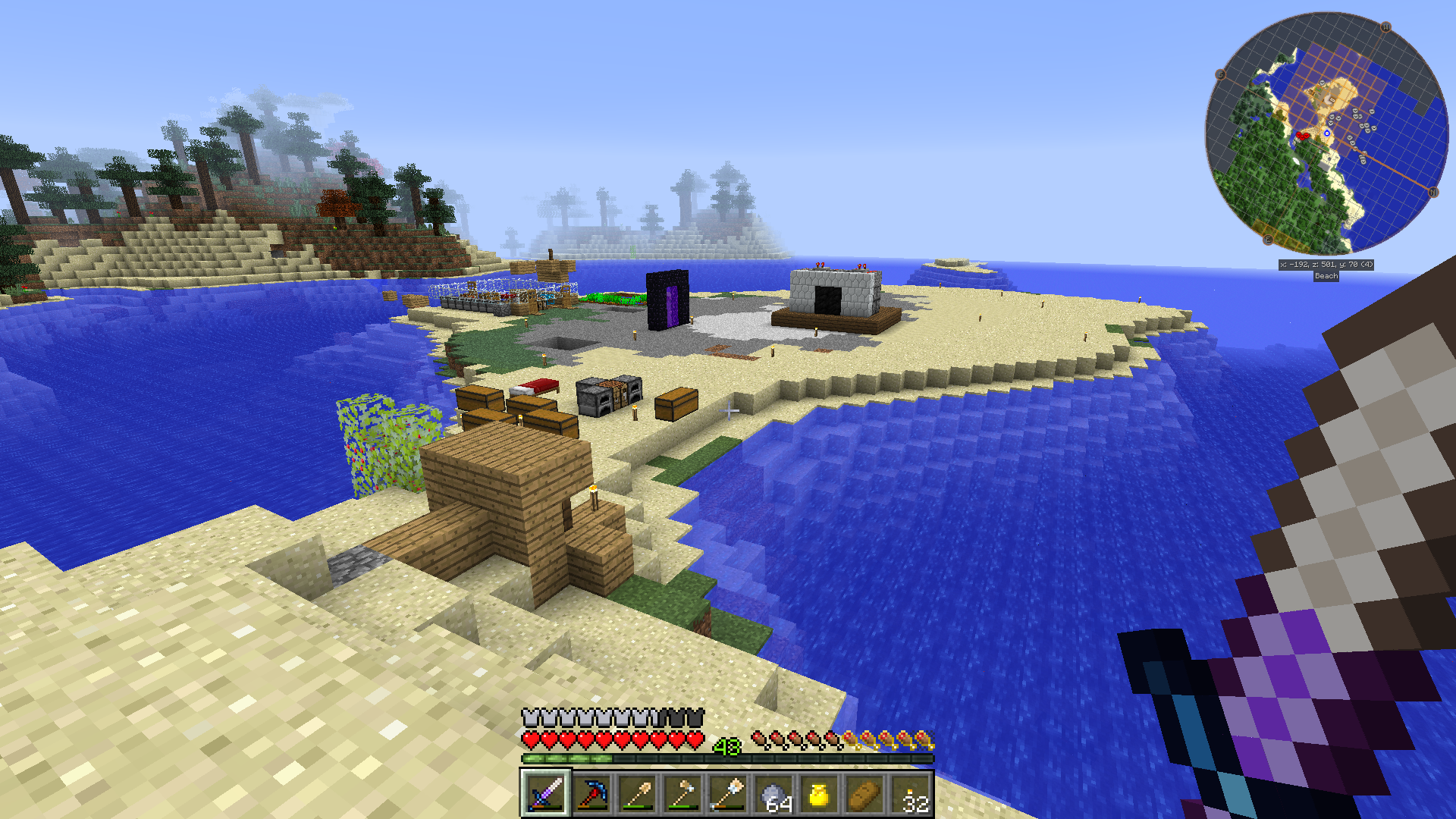Select the axe hotbar slot
The width and height of the screenshot is (1456, 819).
(x=682, y=794)
